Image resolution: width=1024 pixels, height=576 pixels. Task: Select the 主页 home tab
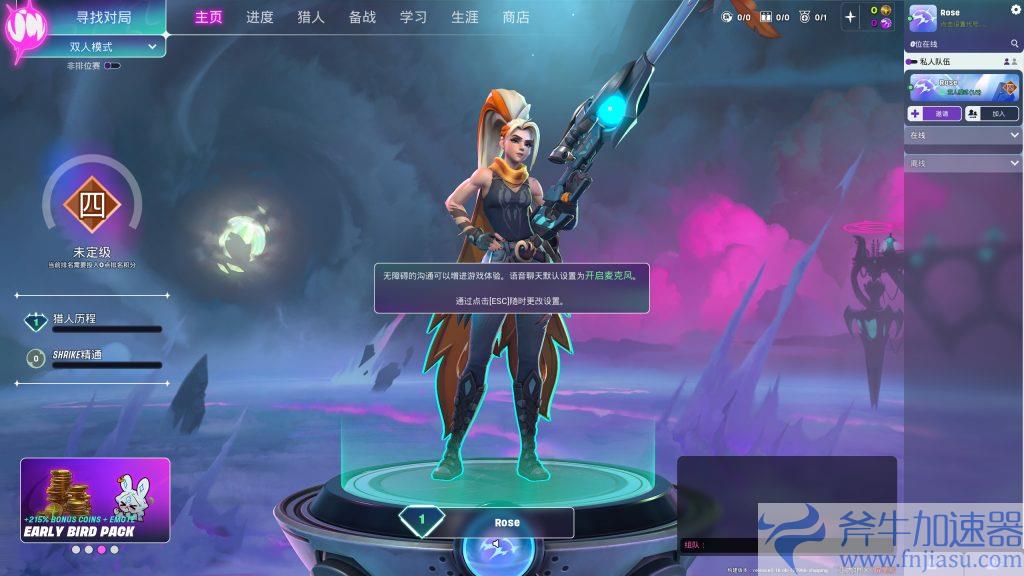209,17
